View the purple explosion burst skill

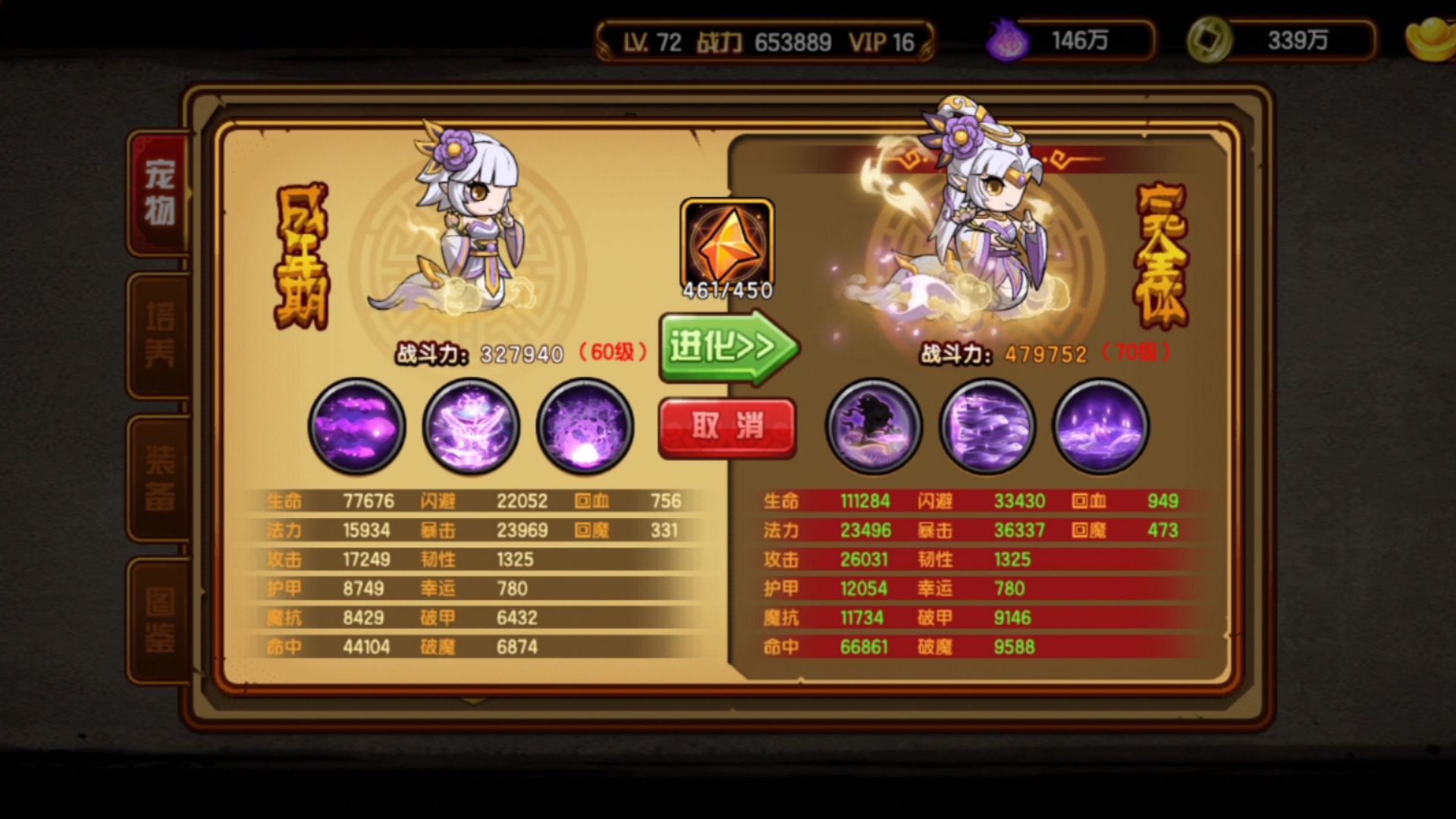pos(585,426)
